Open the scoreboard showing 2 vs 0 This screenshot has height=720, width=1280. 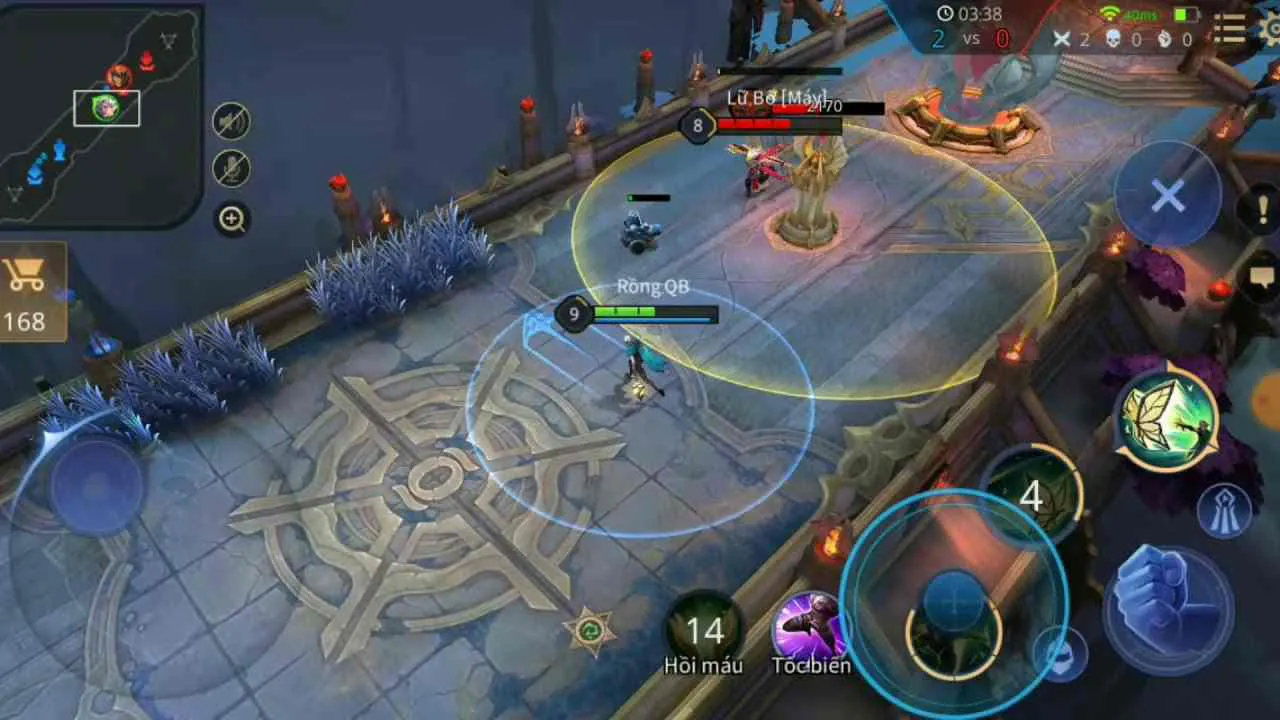point(966,39)
